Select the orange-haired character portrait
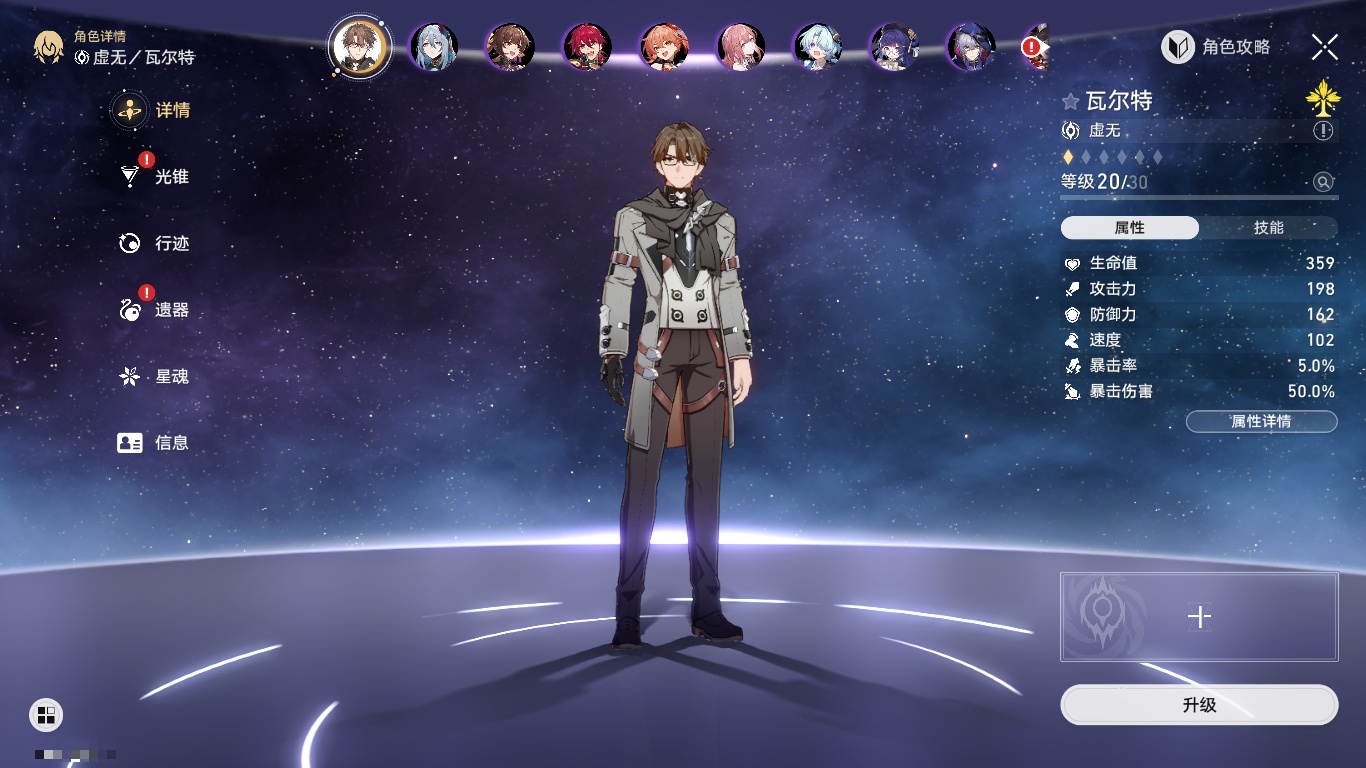Image resolution: width=1366 pixels, height=768 pixels. [664, 47]
